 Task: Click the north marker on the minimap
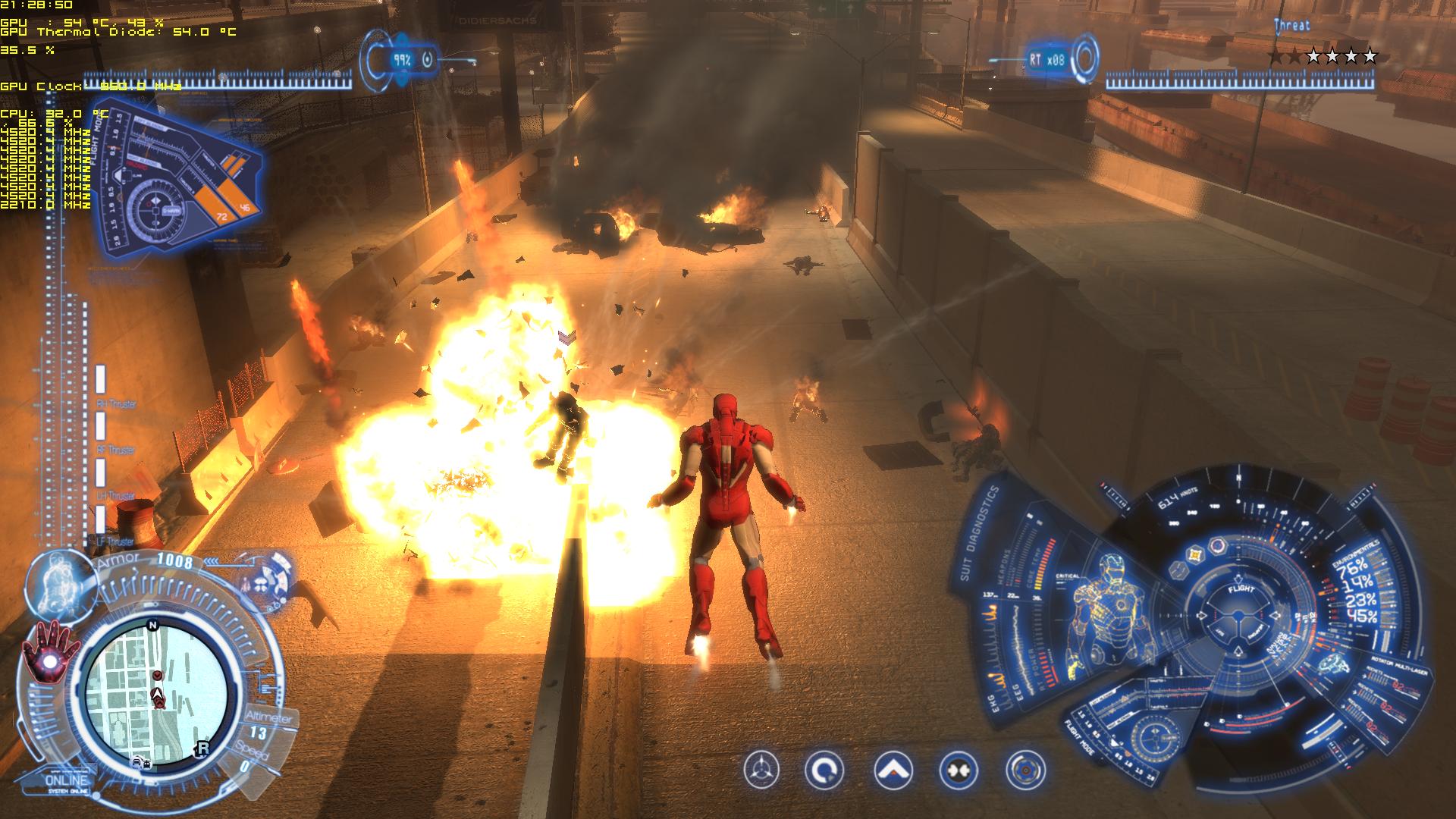click(x=152, y=626)
